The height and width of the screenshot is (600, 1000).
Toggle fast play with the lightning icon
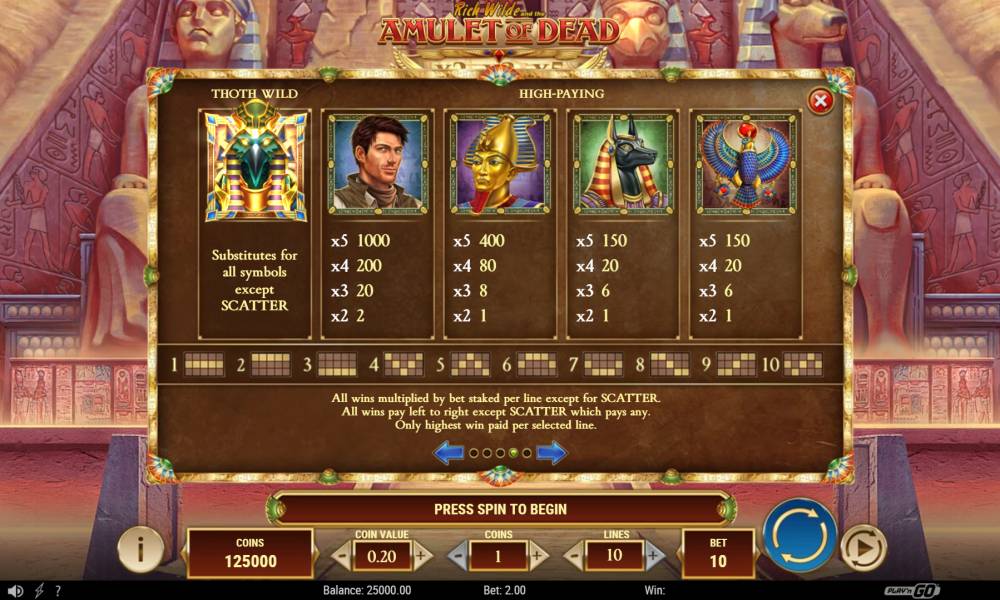(x=39, y=591)
